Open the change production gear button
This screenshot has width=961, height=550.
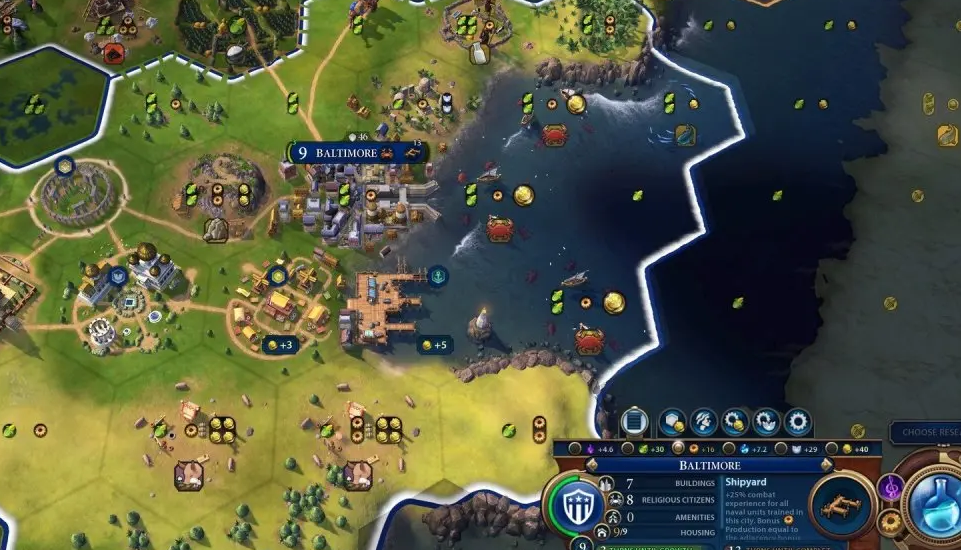(x=797, y=421)
